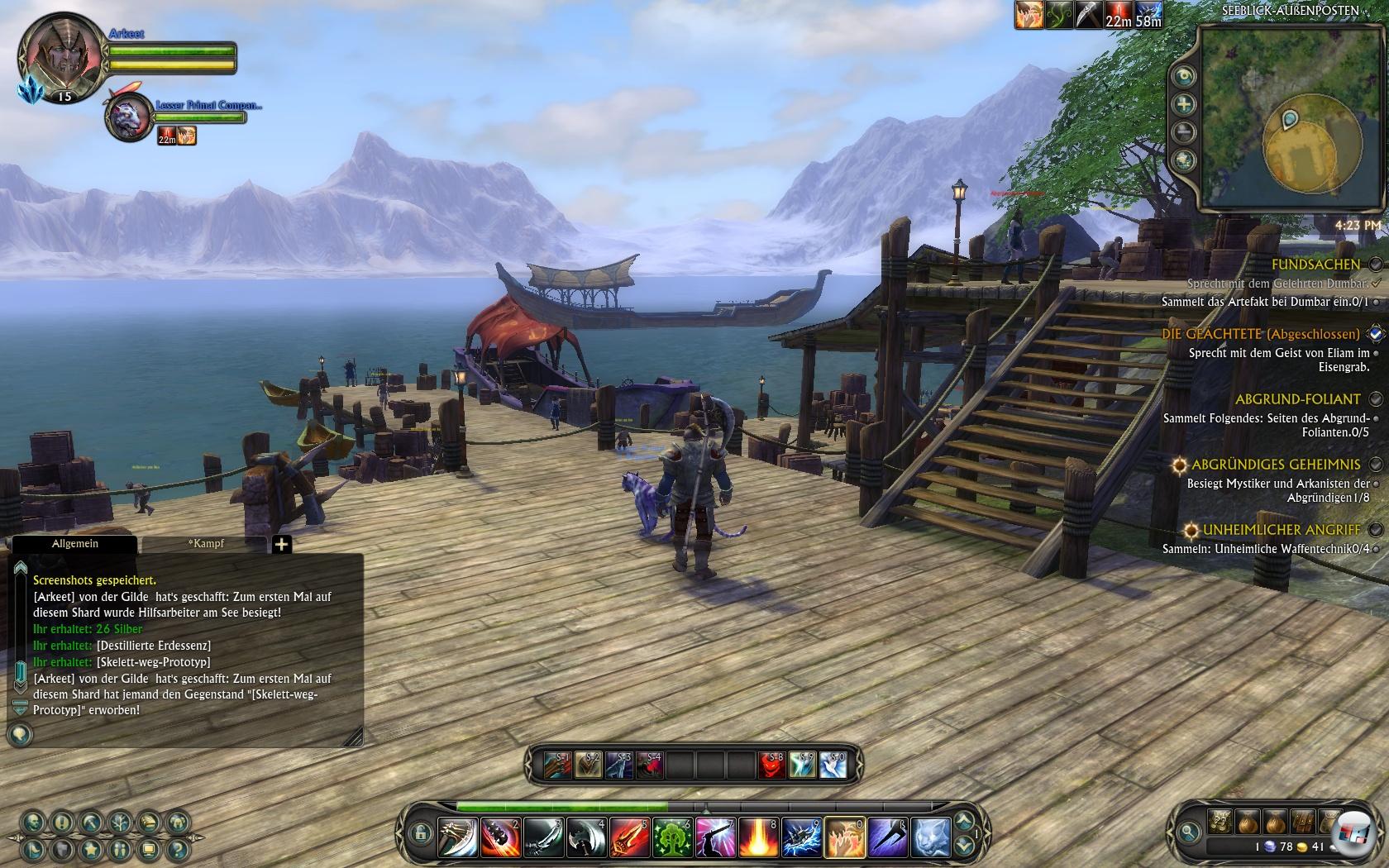Open the character sheet head icon
The image size is (1389, 868).
[x=33, y=822]
